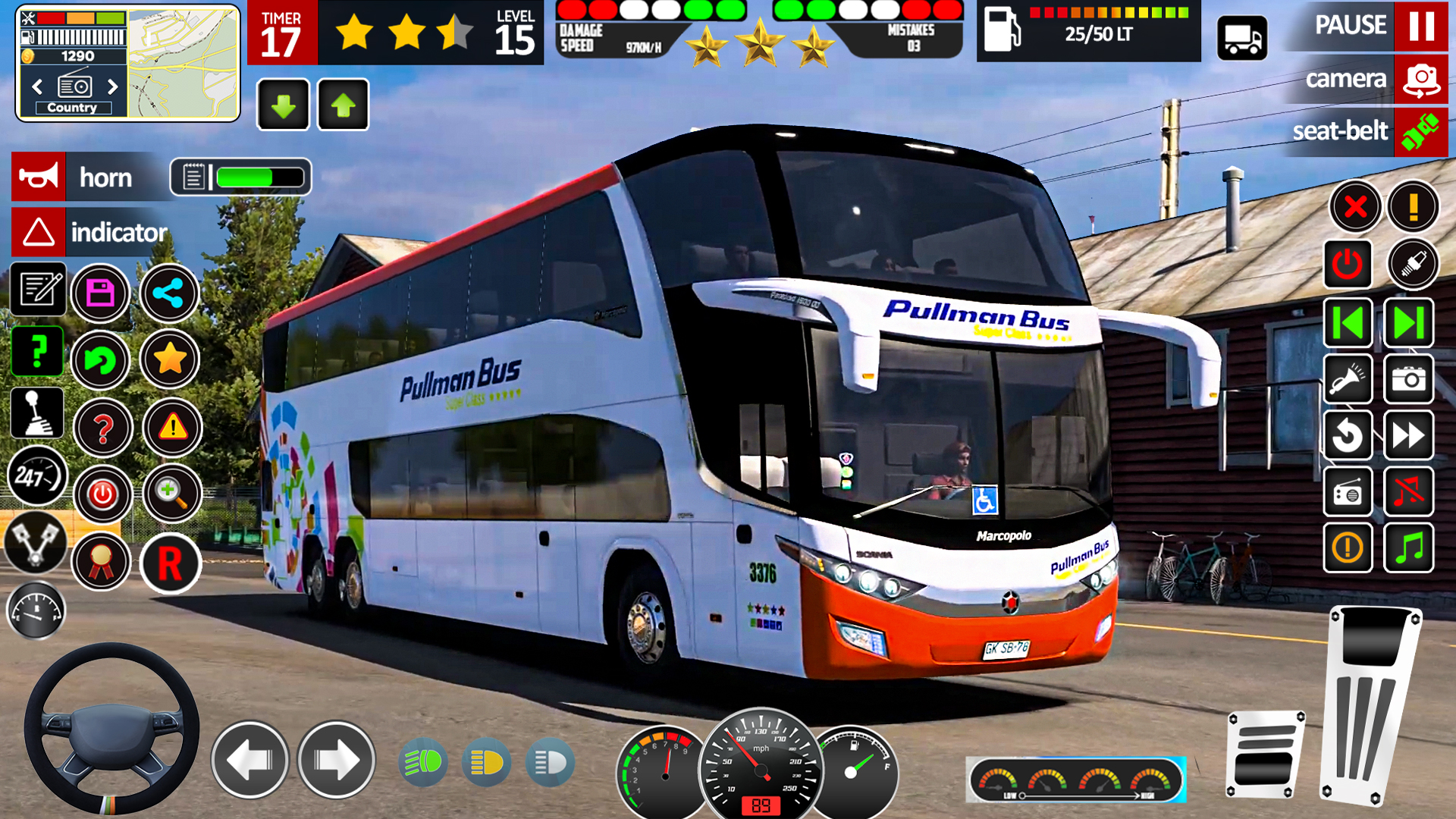Screen dimensions: 1456x819
Task: Pause the game with the PAUSE button
Action: click(x=1420, y=26)
